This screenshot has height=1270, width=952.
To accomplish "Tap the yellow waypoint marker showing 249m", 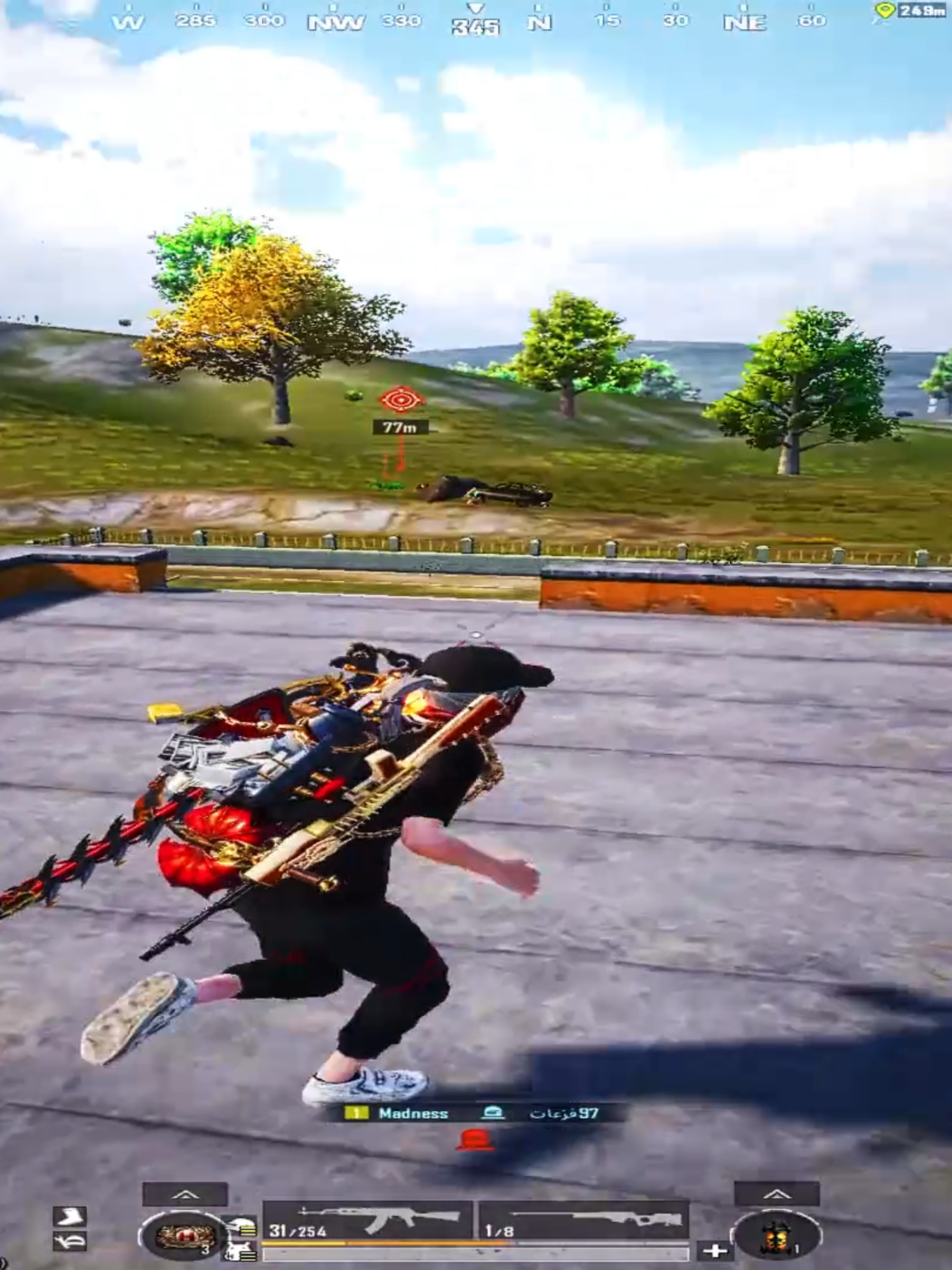I will coord(901,10).
